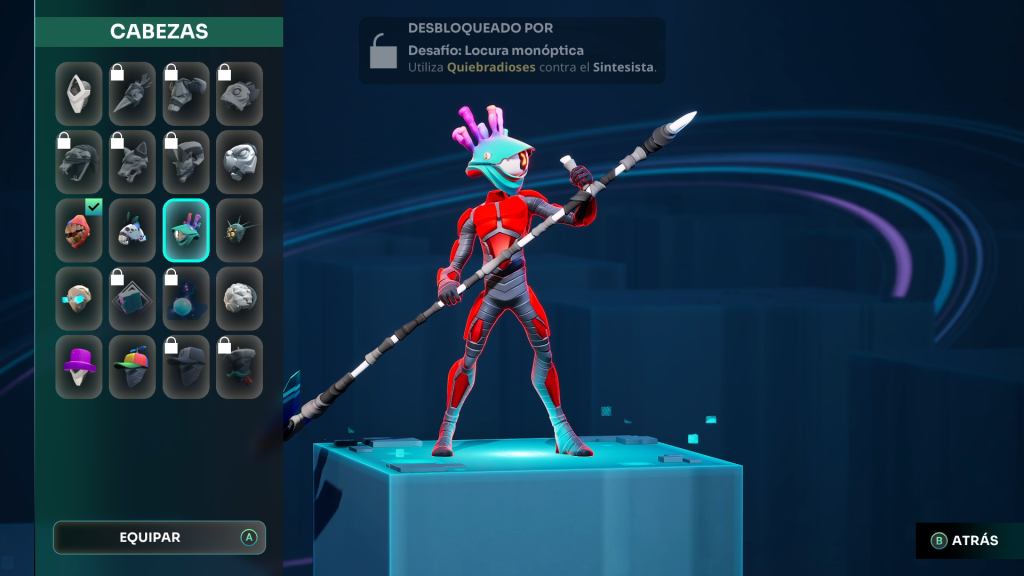This screenshot has width=1024, height=576.
Task: Choose the silver robot helmet head
Action: click(239, 162)
